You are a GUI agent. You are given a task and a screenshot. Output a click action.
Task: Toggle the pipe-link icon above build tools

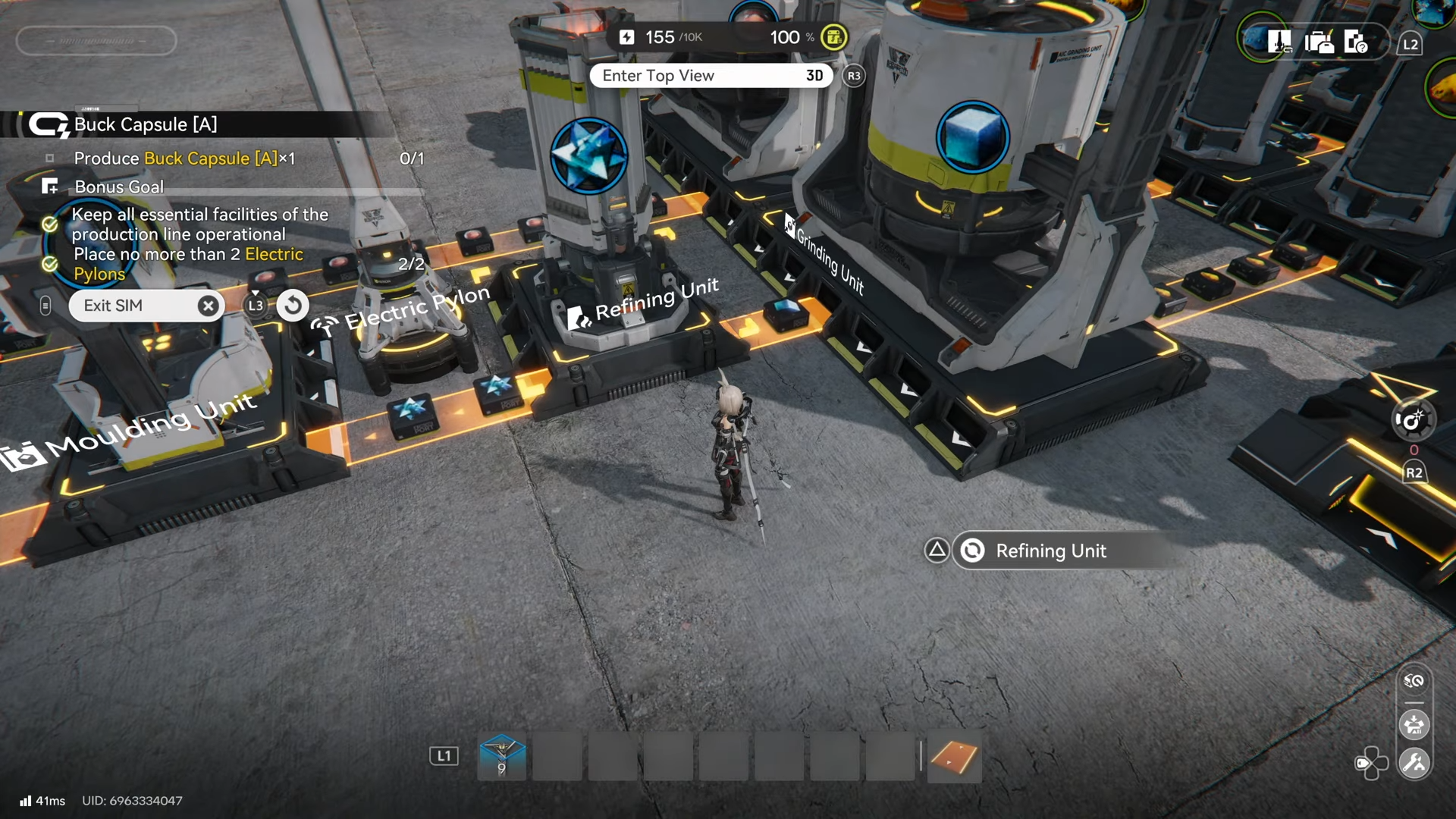point(1414,681)
